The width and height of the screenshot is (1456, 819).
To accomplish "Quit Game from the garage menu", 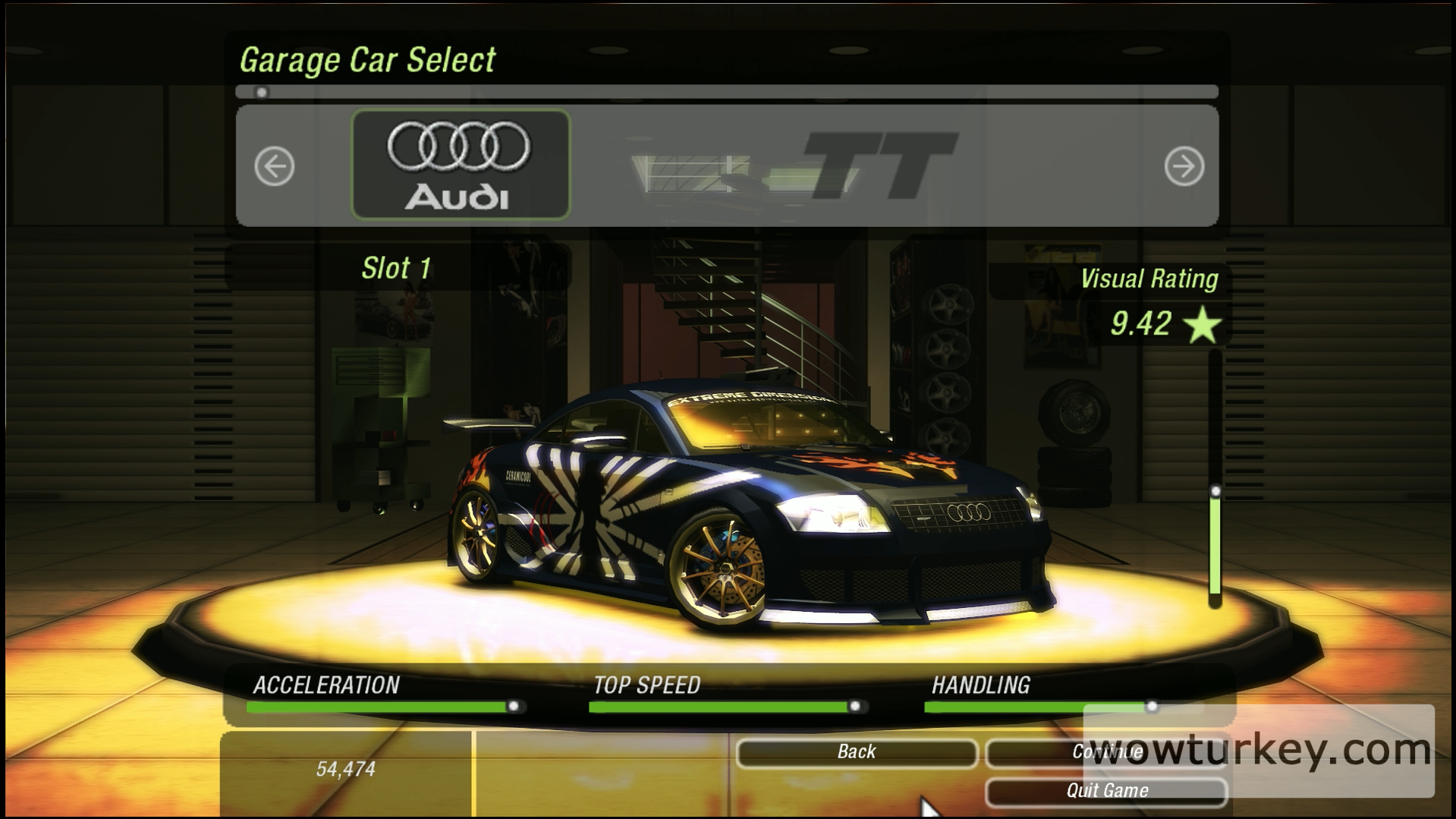I will point(1106,791).
